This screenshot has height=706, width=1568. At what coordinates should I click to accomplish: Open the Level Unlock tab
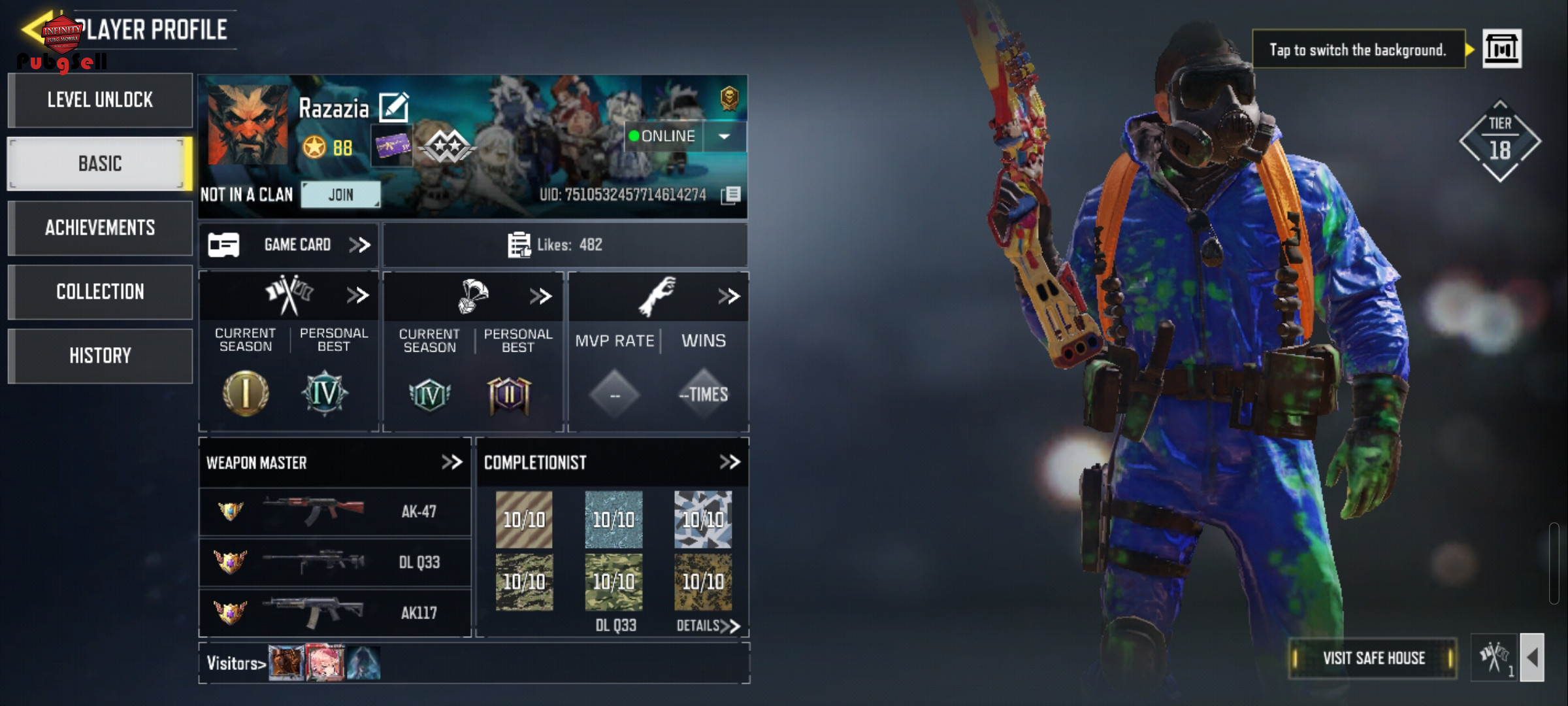tap(100, 100)
